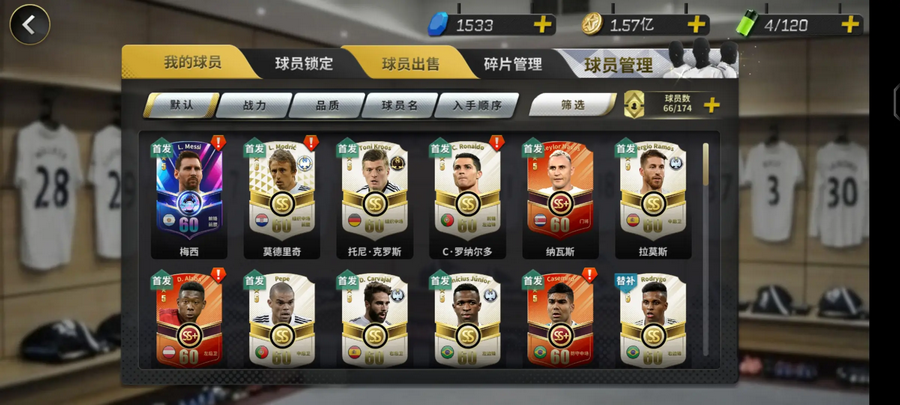Switch to the 碎片管理 tab
This screenshot has height=405, width=900.
513,64
